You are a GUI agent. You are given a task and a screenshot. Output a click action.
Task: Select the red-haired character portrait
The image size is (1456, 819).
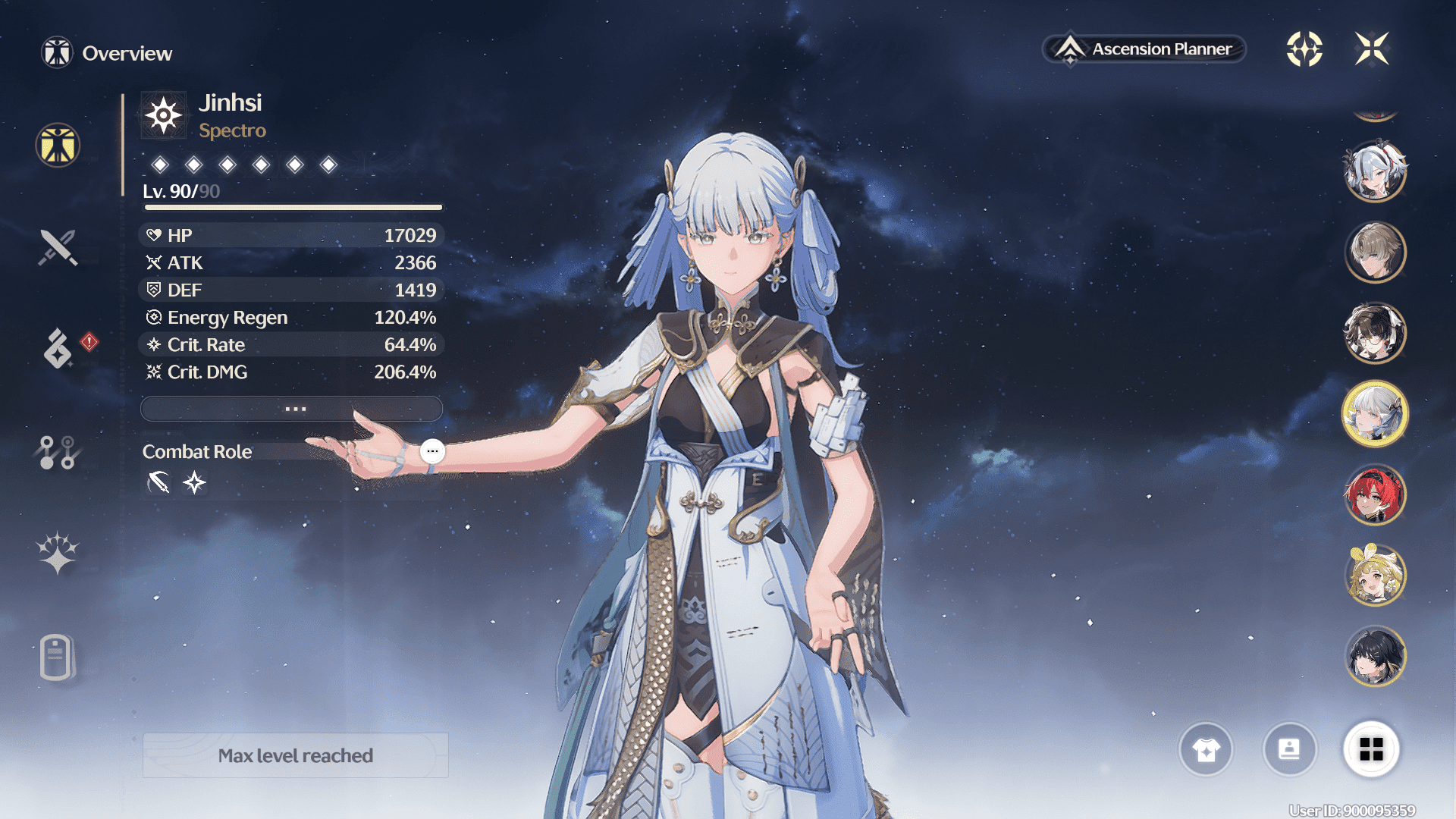click(x=1375, y=496)
